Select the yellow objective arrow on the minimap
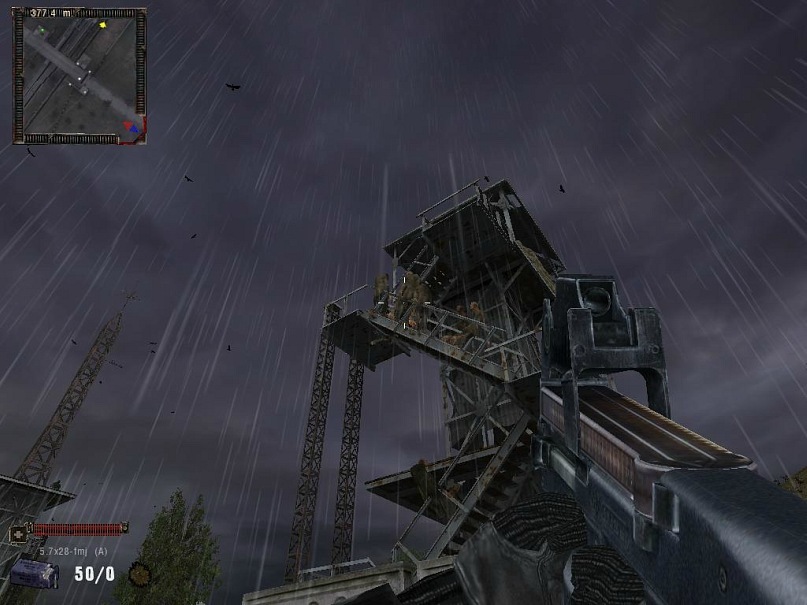This screenshot has width=807, height=605. point(102,25)
